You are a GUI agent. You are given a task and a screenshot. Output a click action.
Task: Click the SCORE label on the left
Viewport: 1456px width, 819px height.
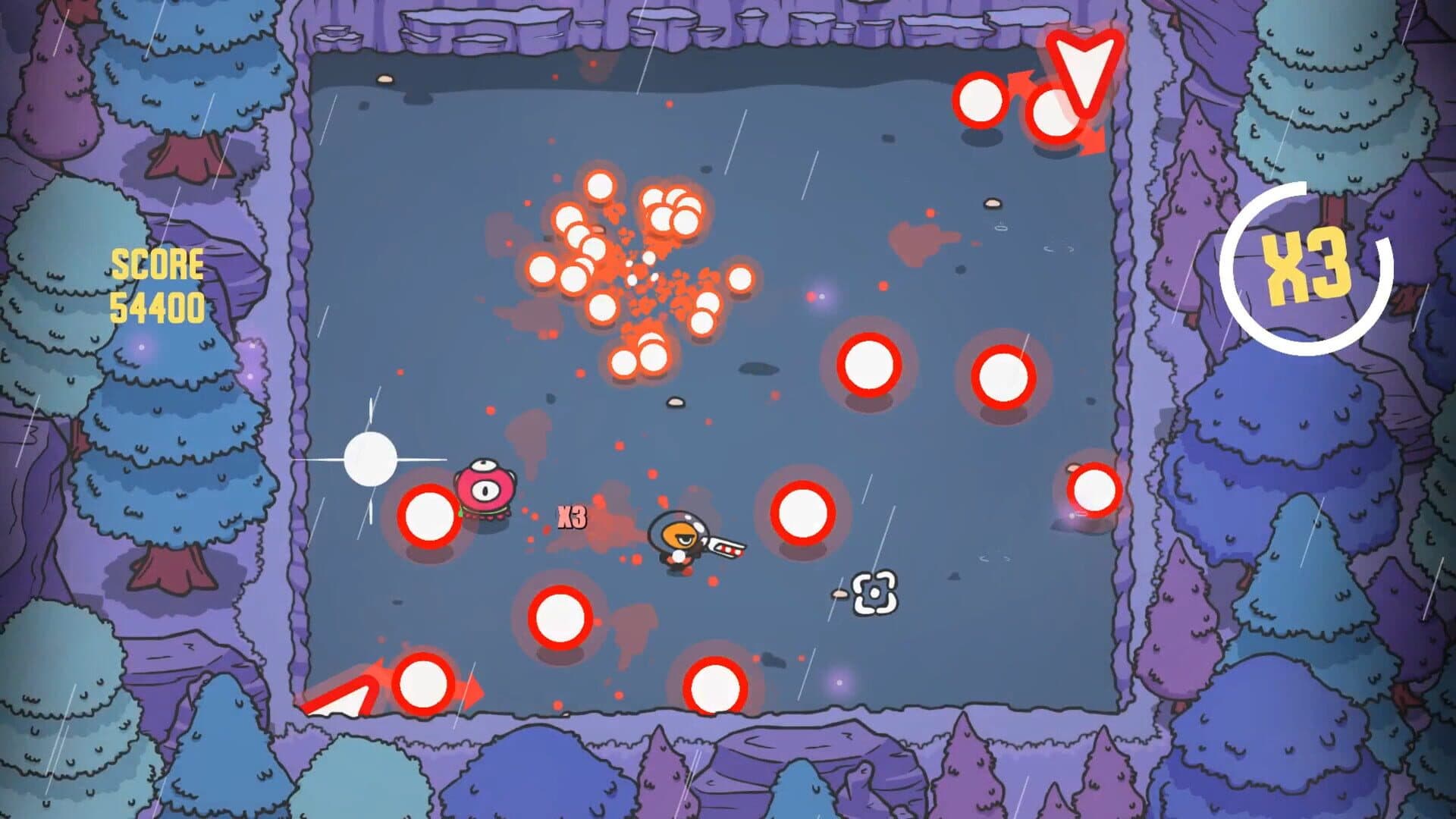coord(157,265)
